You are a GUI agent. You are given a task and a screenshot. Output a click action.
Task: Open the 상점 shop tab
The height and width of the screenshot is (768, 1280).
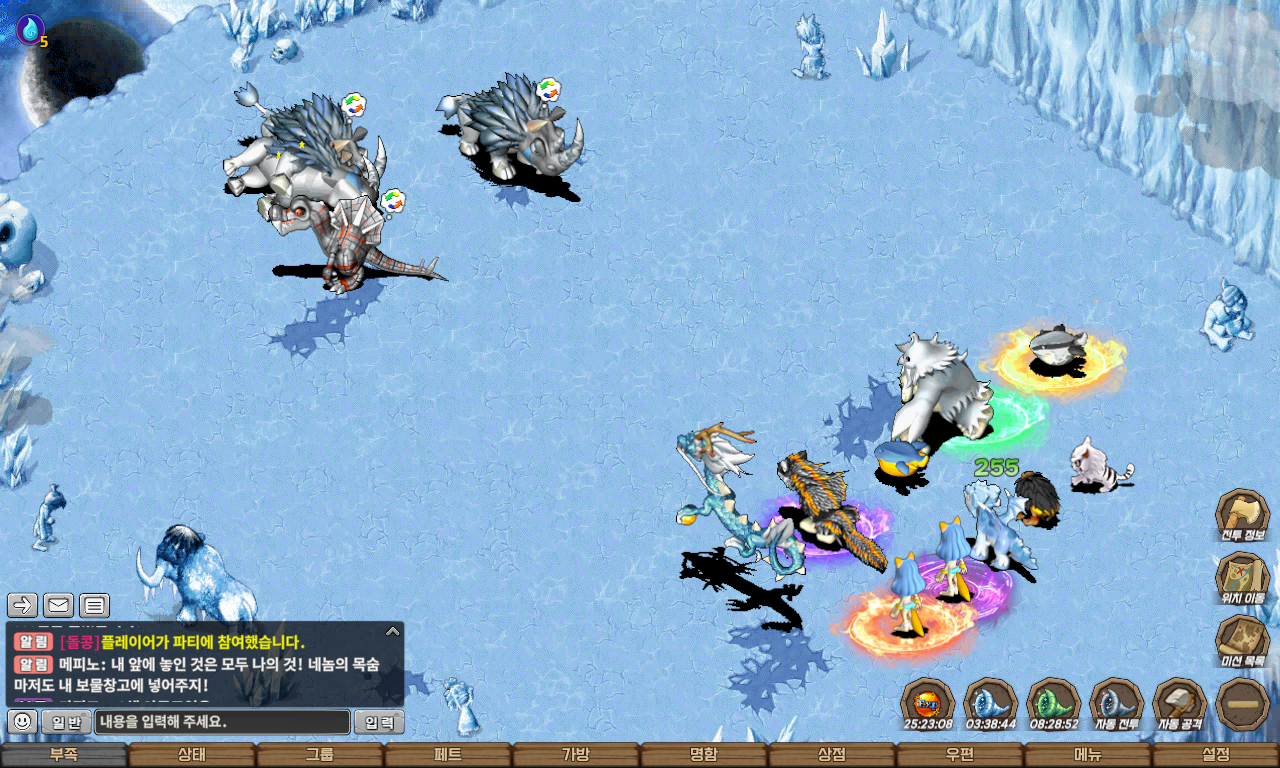point(831,755)
